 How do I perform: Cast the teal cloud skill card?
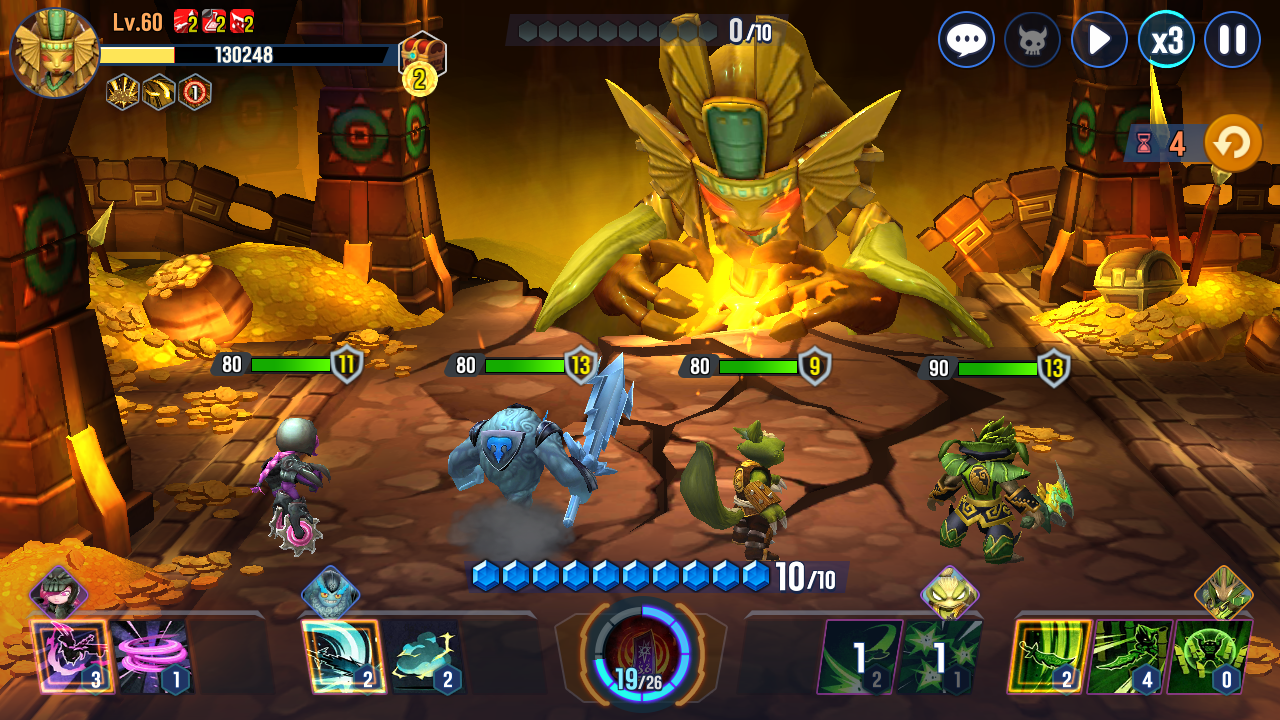(424, 655)
